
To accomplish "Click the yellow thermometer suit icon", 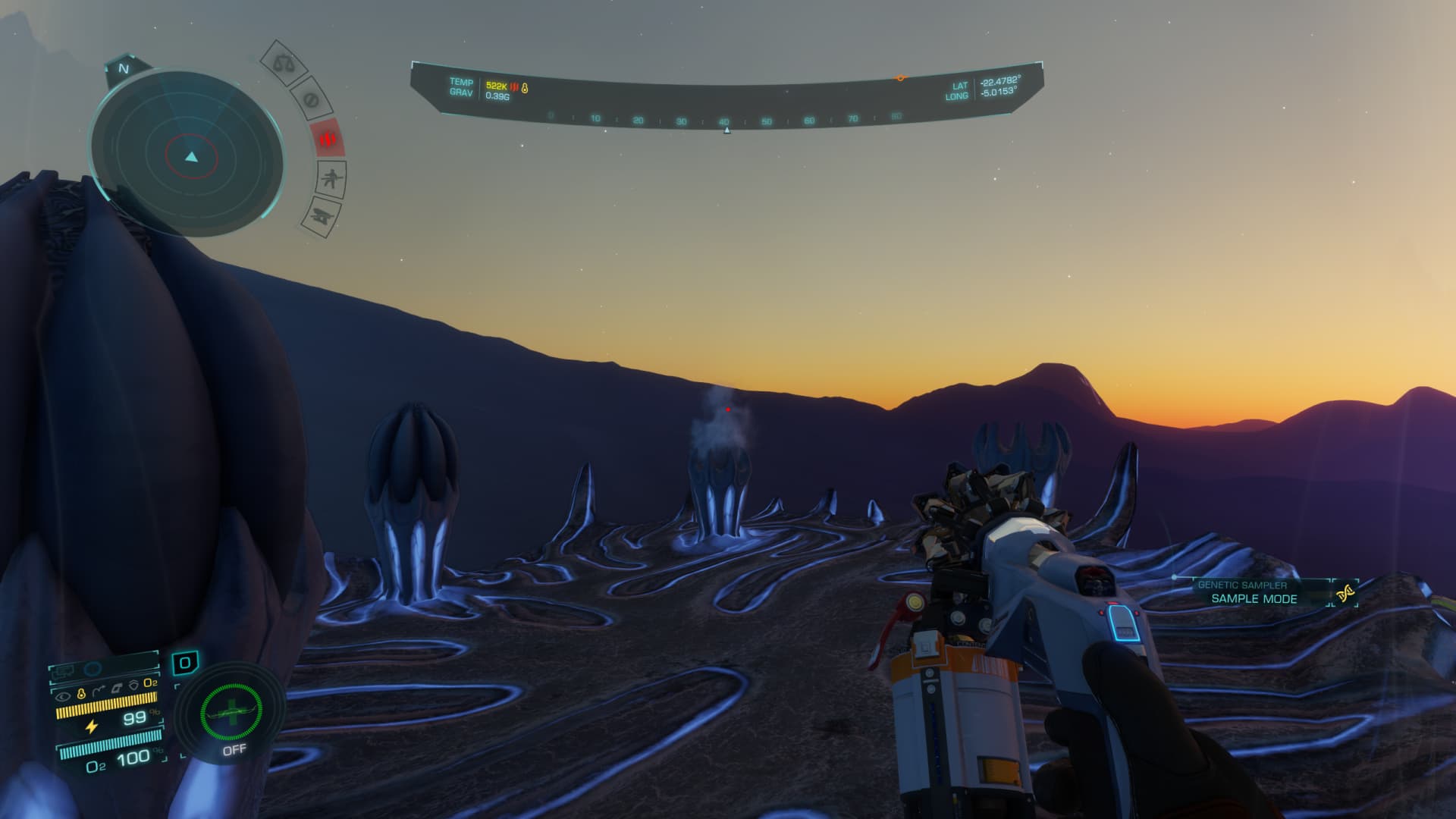I will click(x=81, y=694).
